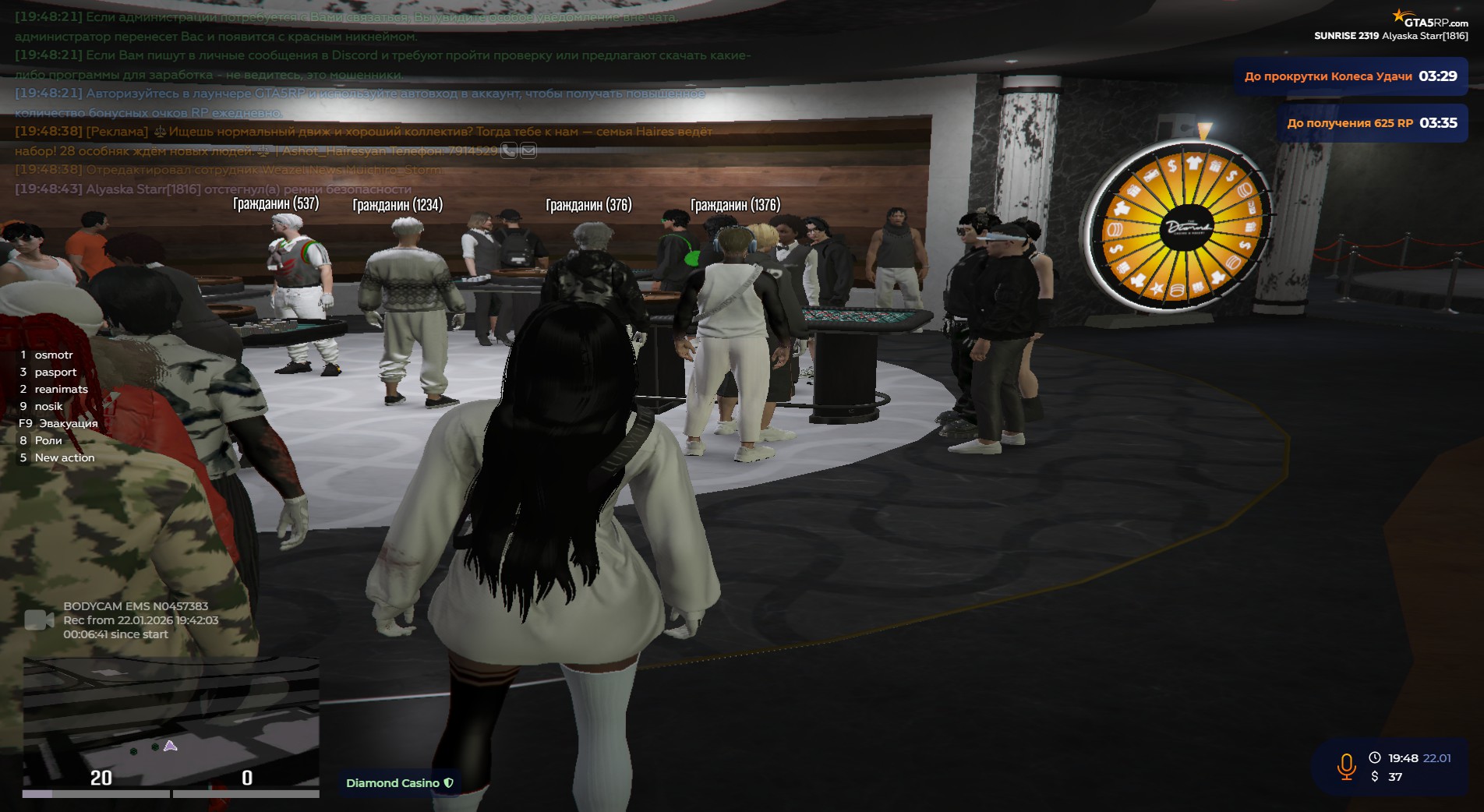Click the phone icon in the Haires ad

(508, 150)
